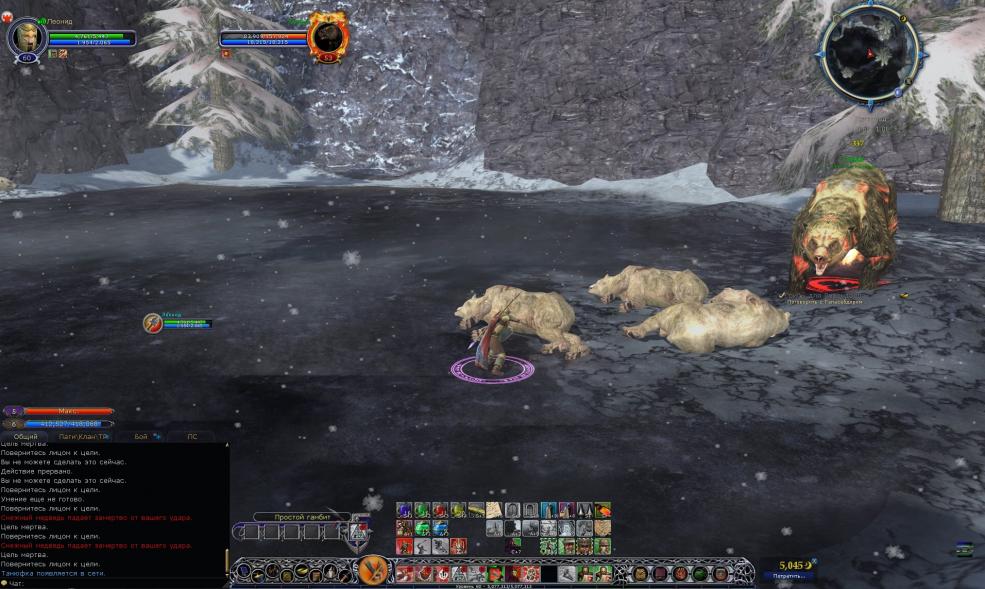Screen dimensions: 985x589
Task: Use the orange fish item slot
Action: 603,510
